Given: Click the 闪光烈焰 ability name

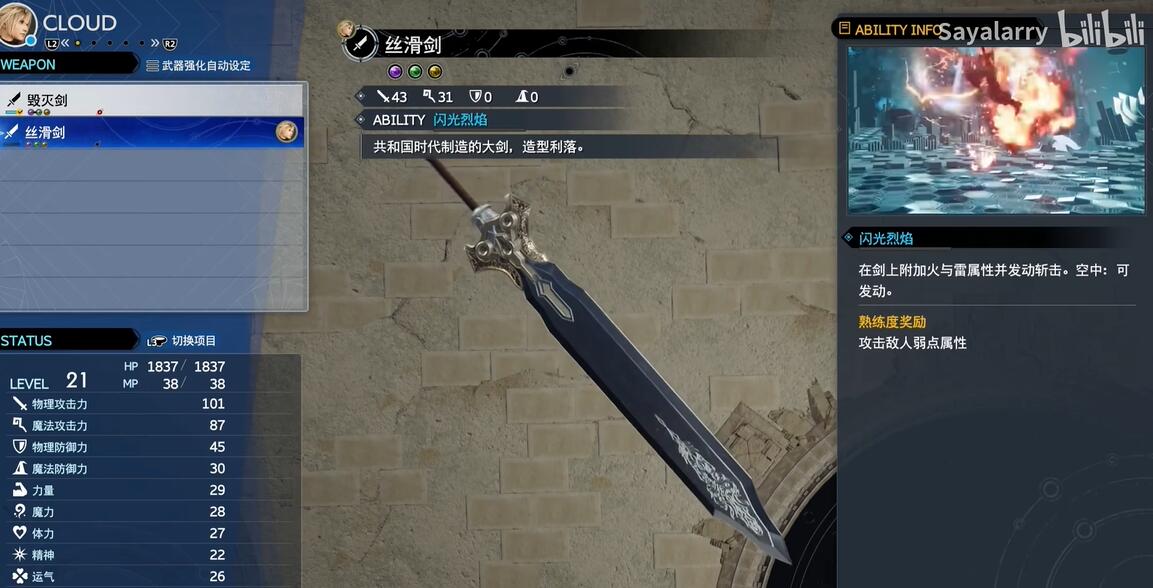Looking at the screenshot, I should (x=460, y=120).
